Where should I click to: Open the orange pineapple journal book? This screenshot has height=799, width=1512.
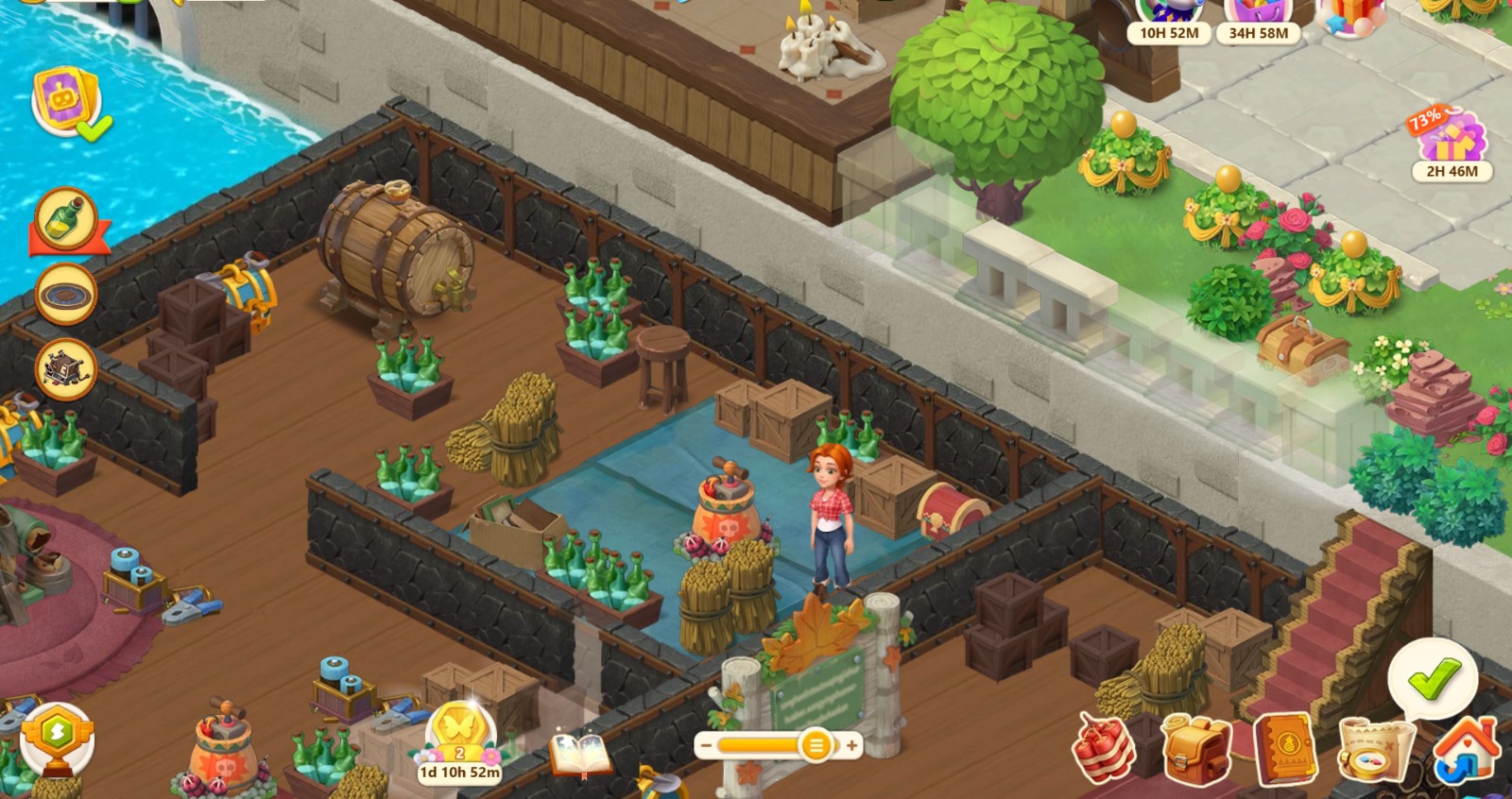(x=1284, y=750)
